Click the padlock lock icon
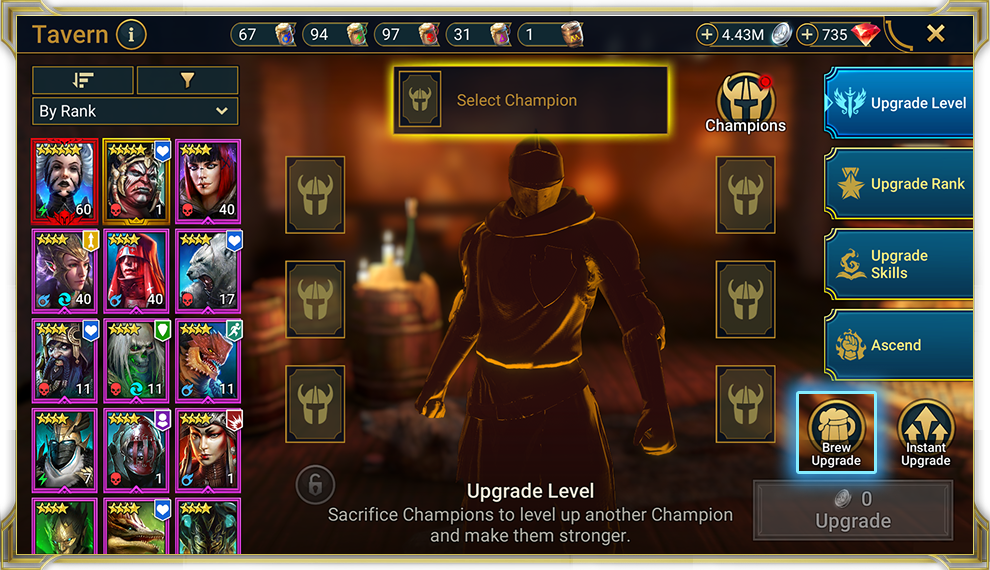 [x=314, y=486]
